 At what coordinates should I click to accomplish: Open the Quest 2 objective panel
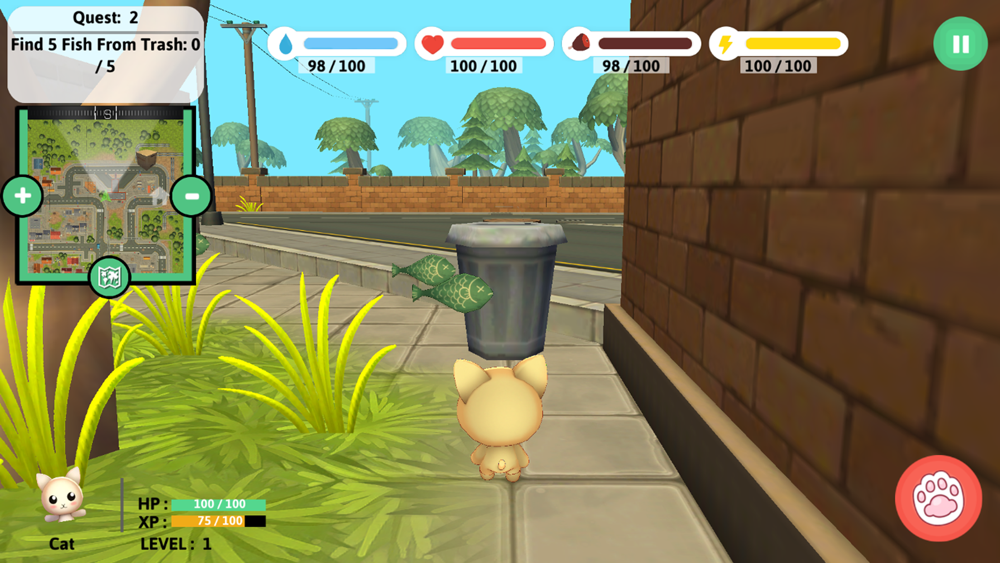point(105,50)
